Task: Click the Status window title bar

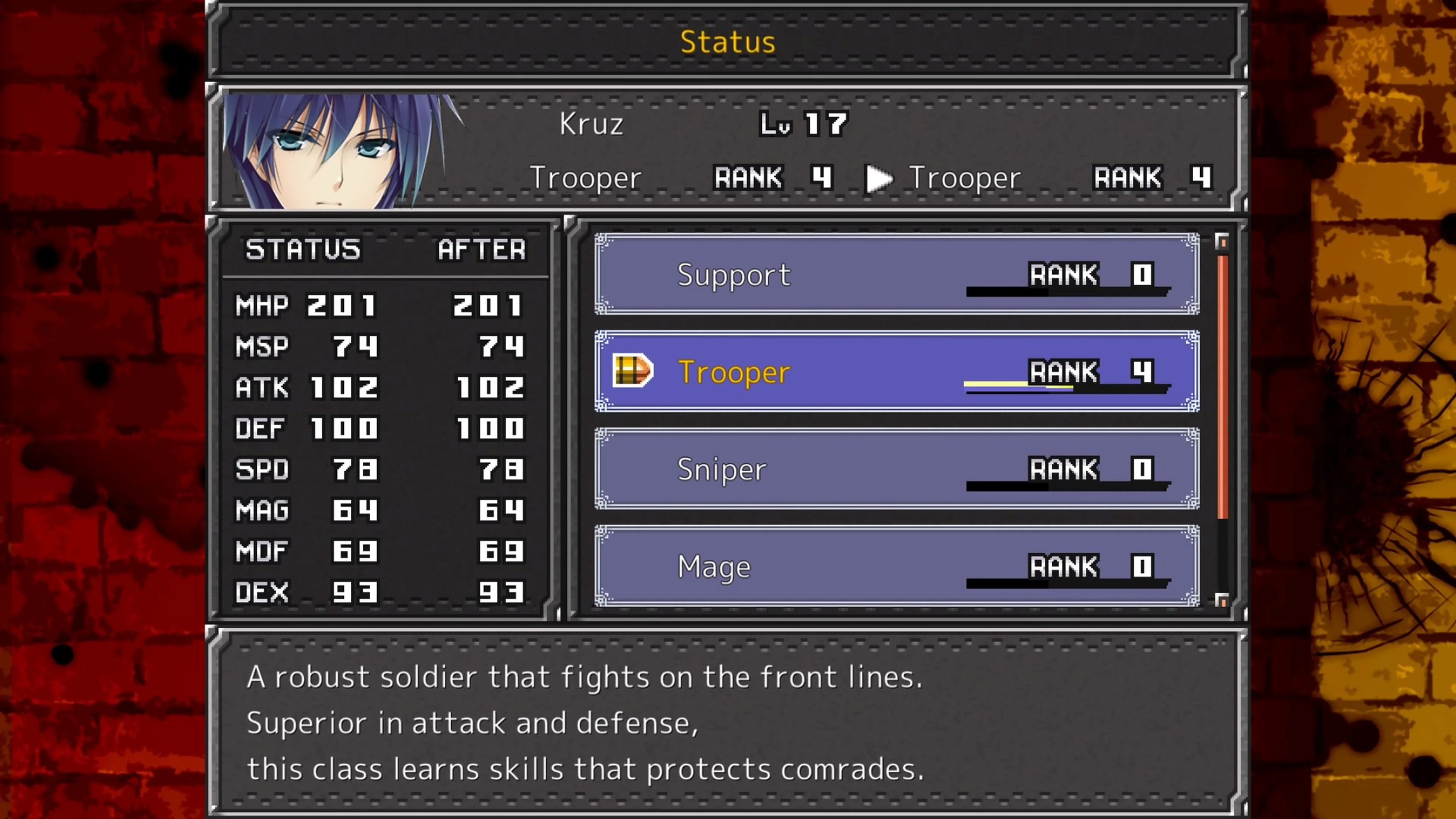Action: [x=728, y=41]
